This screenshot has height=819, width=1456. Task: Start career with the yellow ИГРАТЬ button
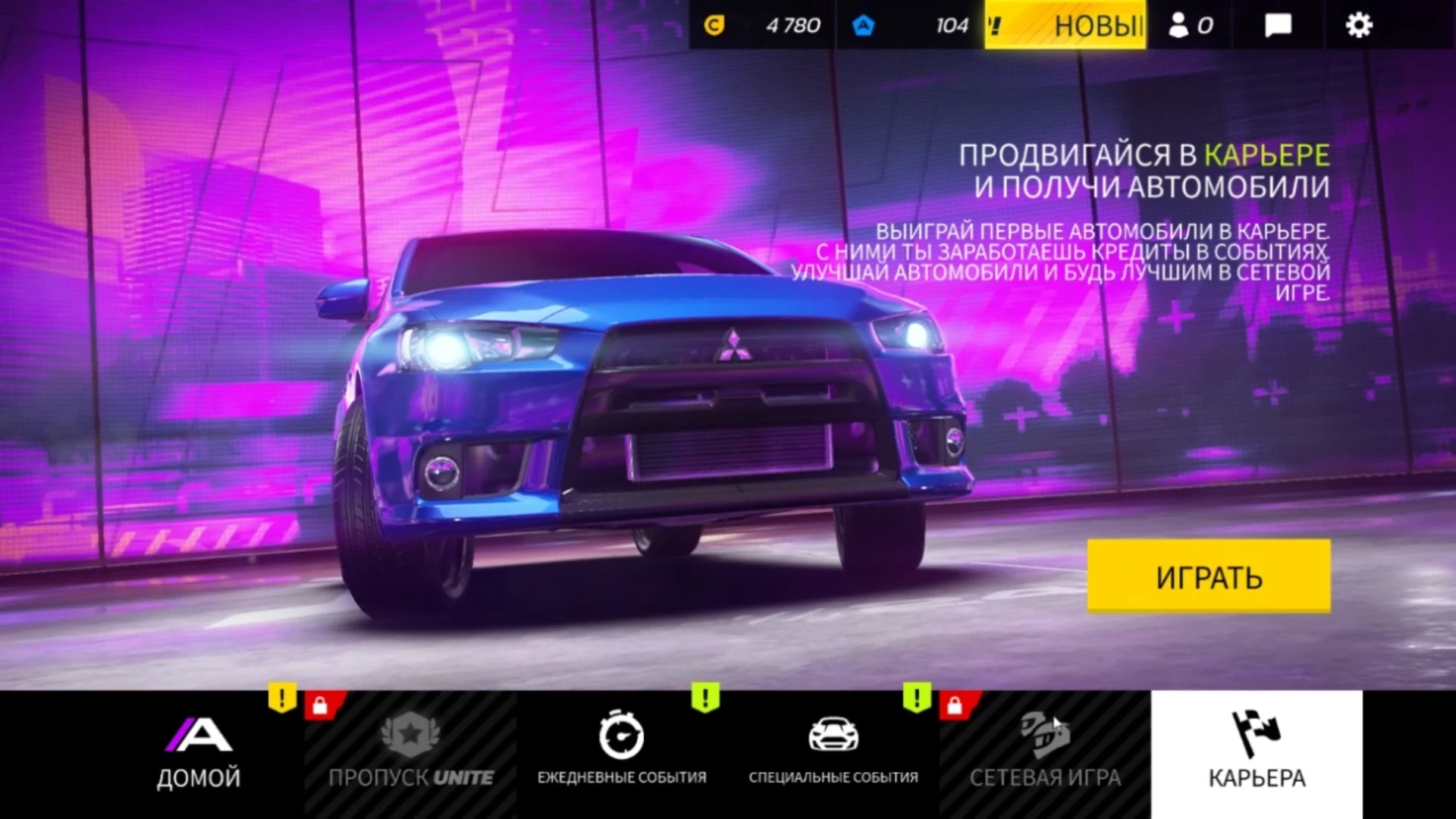pos(1208,576)
